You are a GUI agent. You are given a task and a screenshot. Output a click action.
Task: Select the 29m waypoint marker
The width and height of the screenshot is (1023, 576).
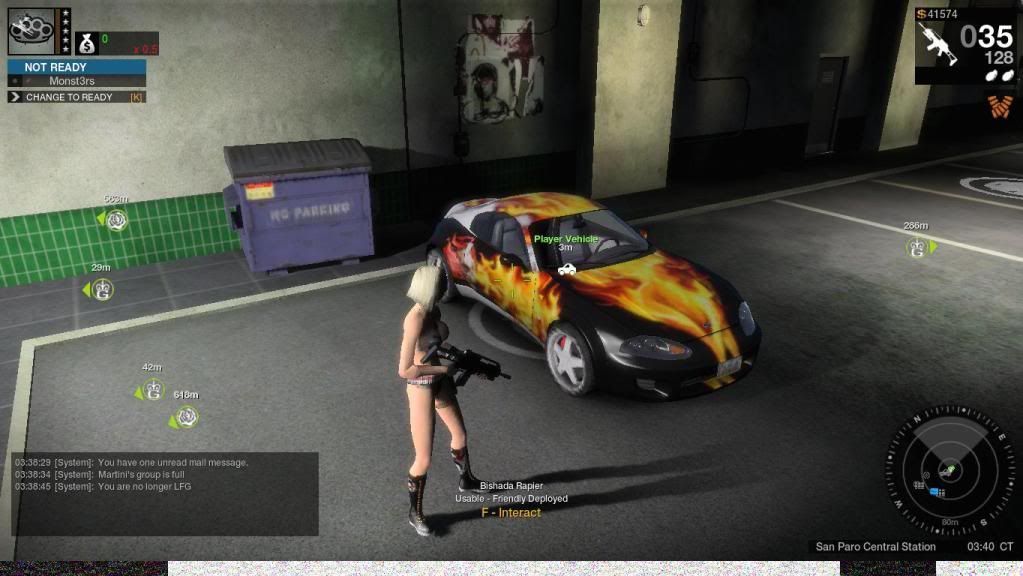[x=101, y=289]
